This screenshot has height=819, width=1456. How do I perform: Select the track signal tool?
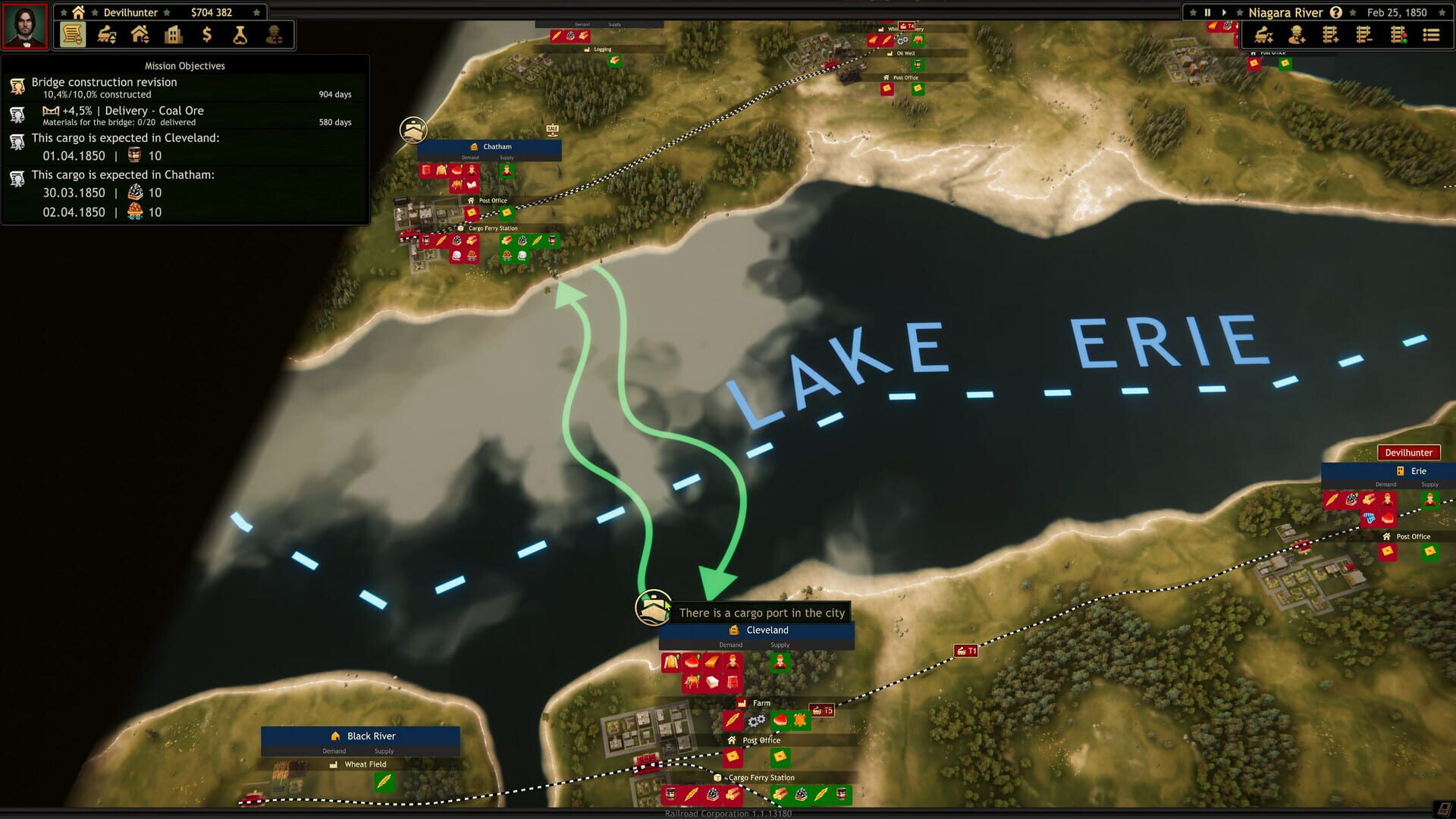[1399, 35]
